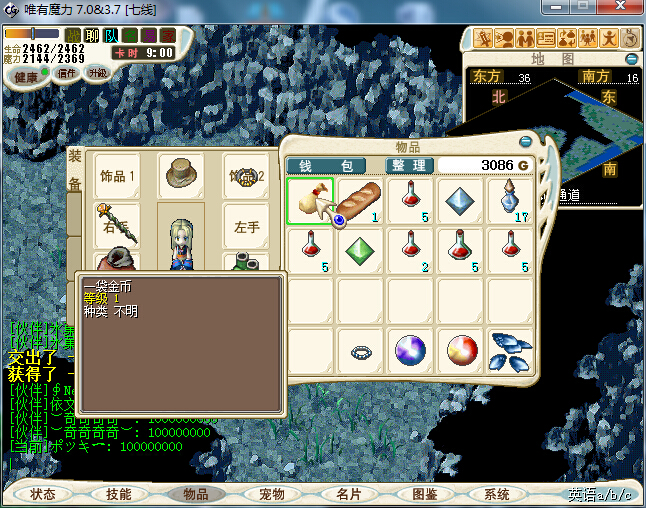The width and height of the screenshot is (646, 508).
Task: Open the 图鉴 album menu
Action: click(x=424, y=494)
